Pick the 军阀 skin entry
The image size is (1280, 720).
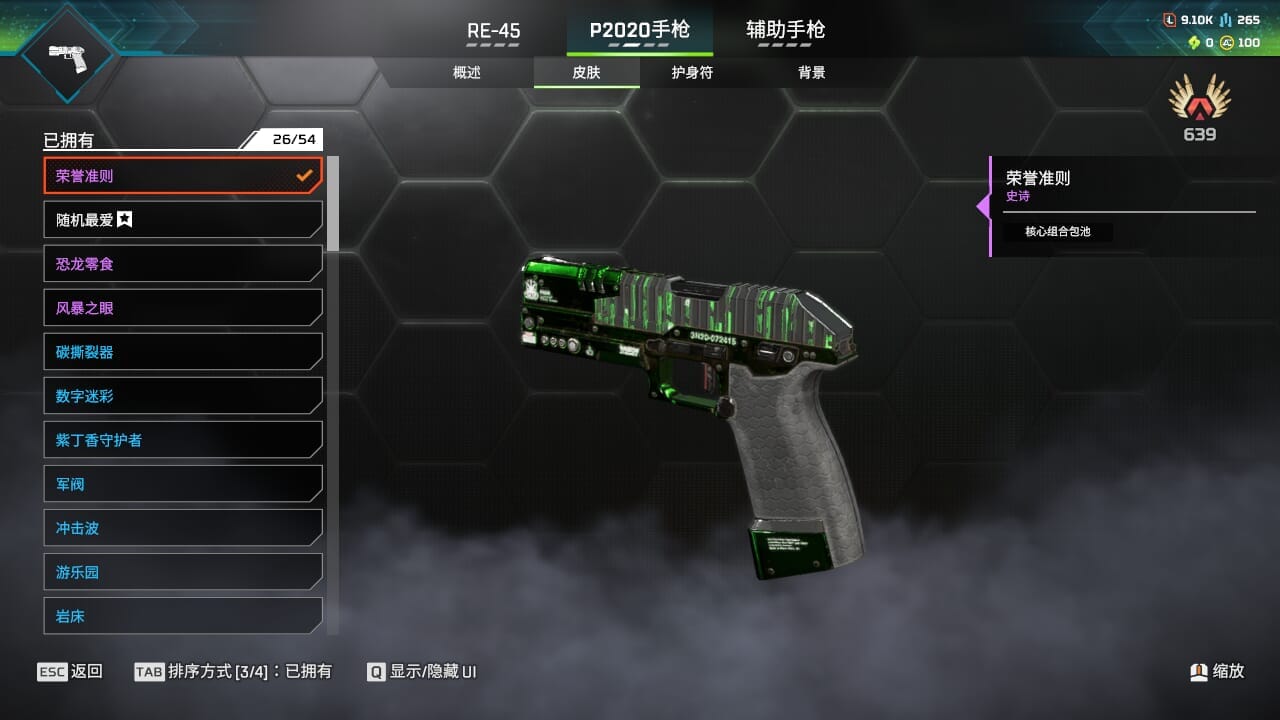[183, 484]
